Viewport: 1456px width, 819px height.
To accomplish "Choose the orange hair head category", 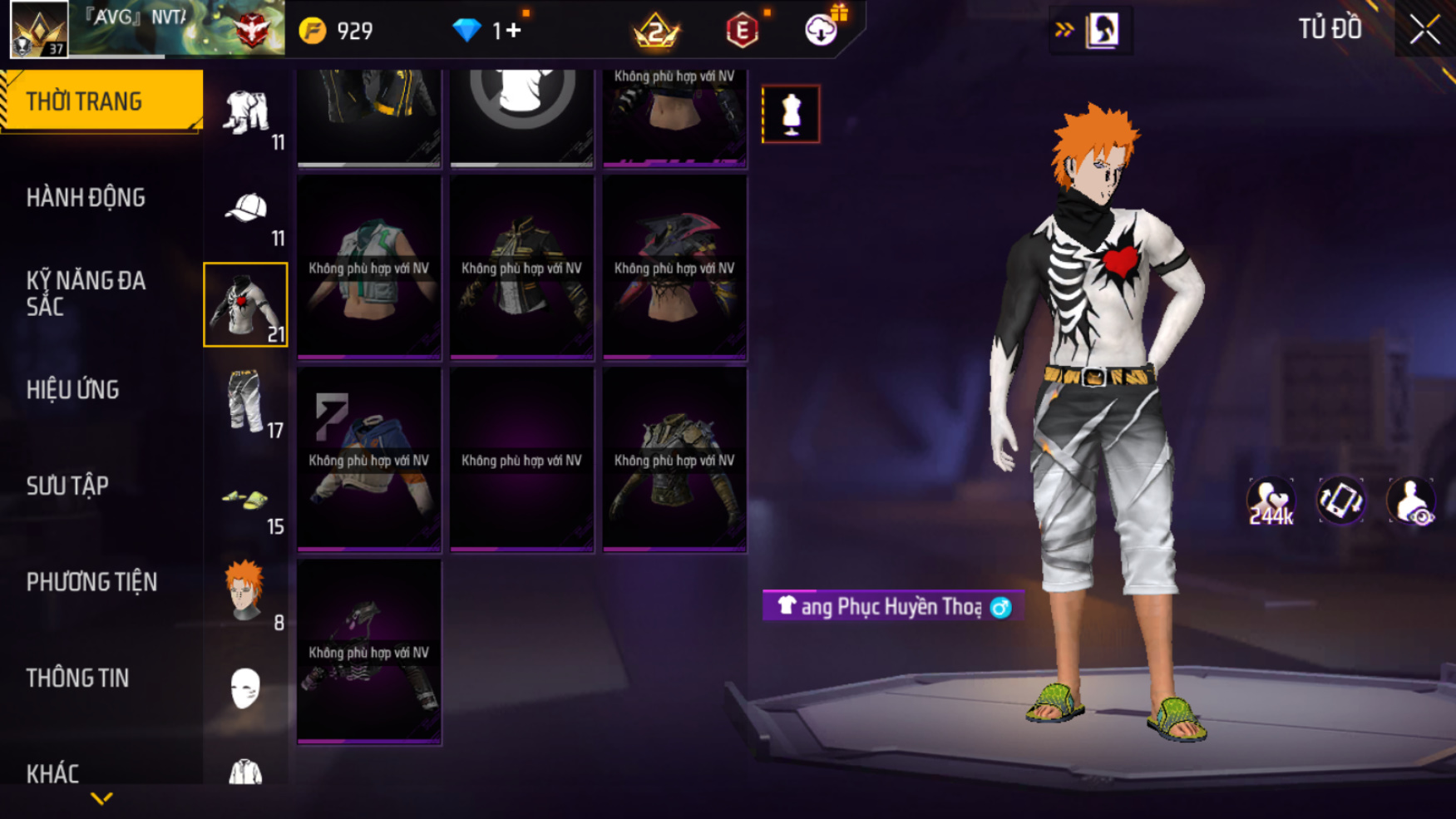I will coord(246,592).
